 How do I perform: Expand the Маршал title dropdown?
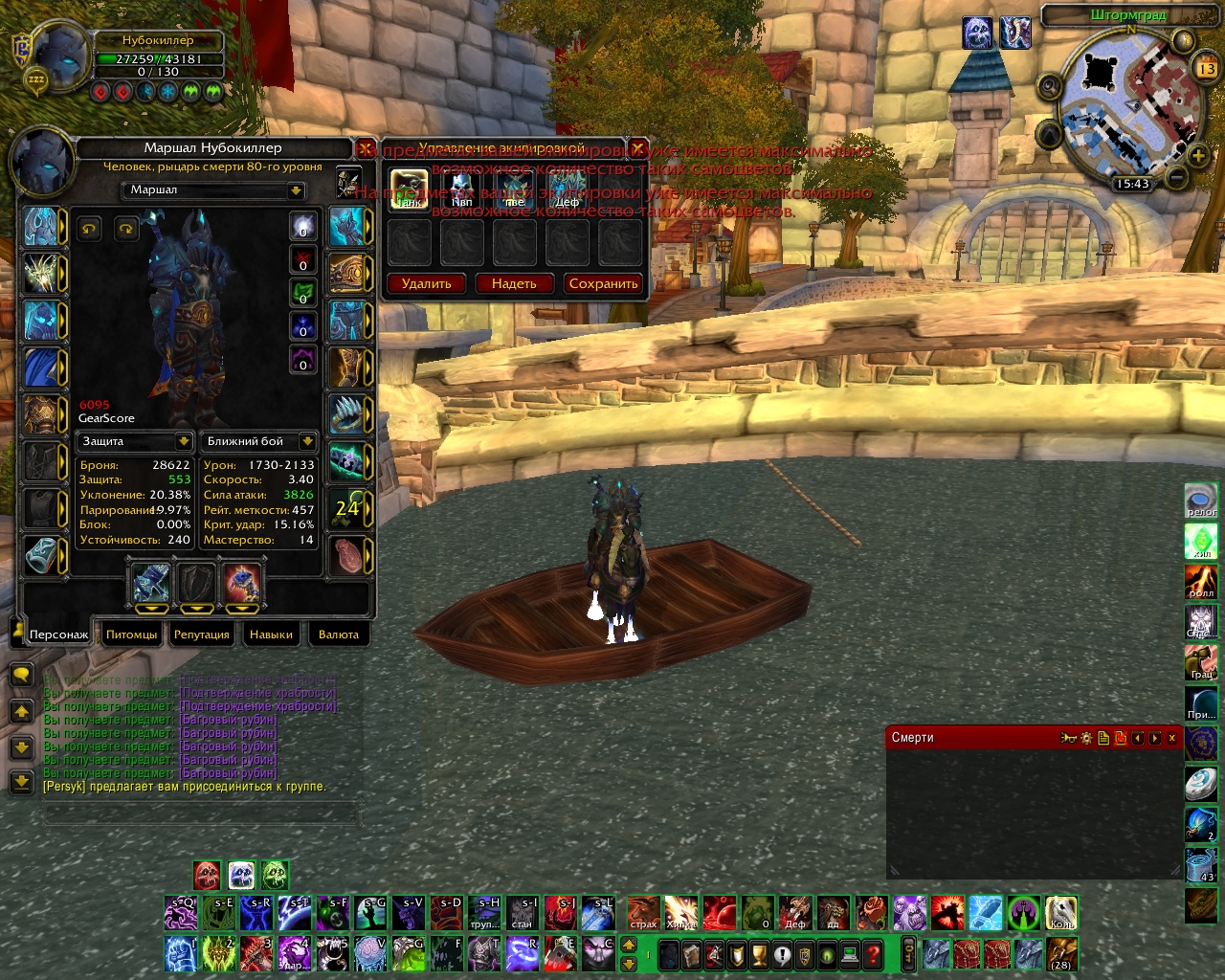click(x=296, y=190)
